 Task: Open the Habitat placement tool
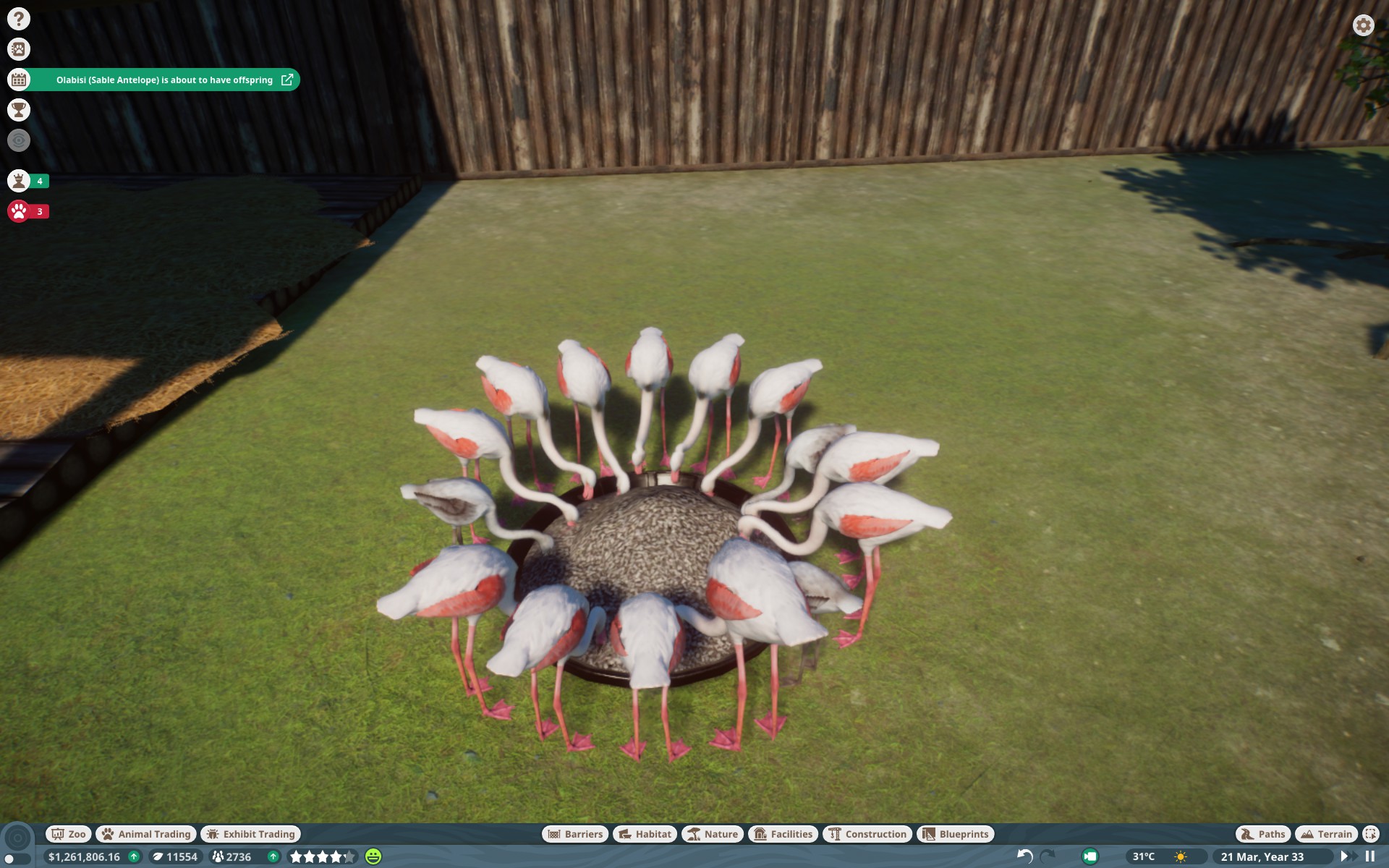click(644, 834)
